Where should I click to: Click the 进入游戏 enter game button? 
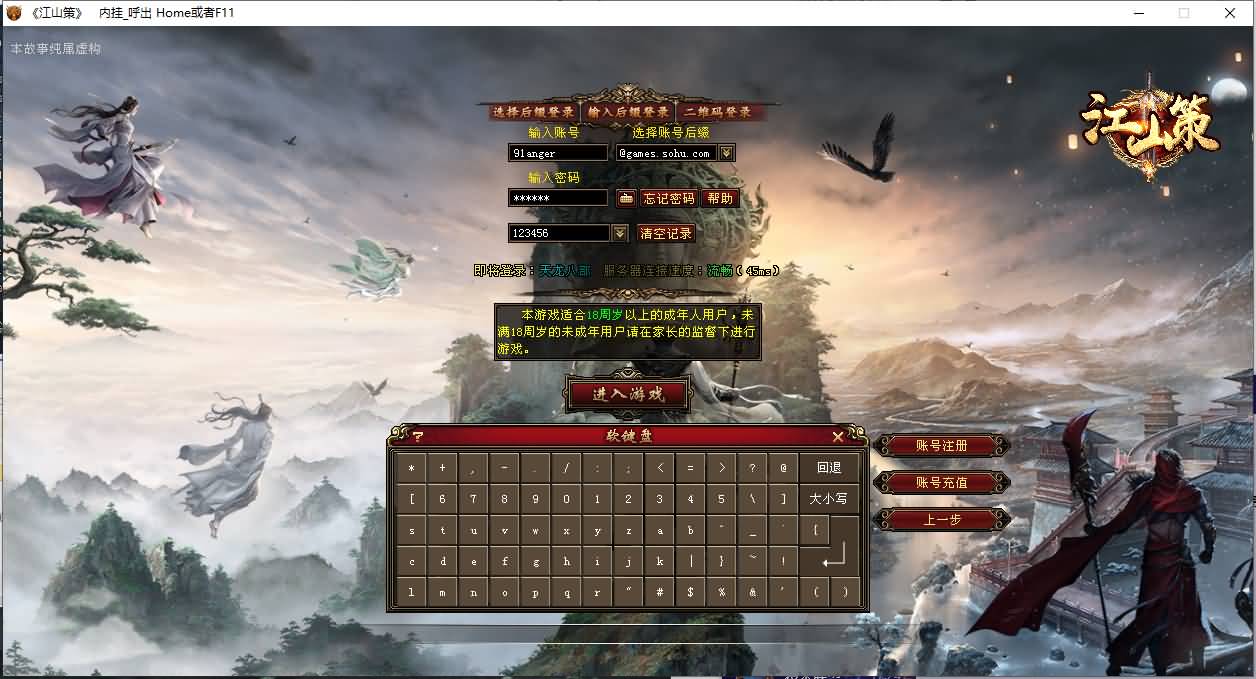click(x=627, y=393)
